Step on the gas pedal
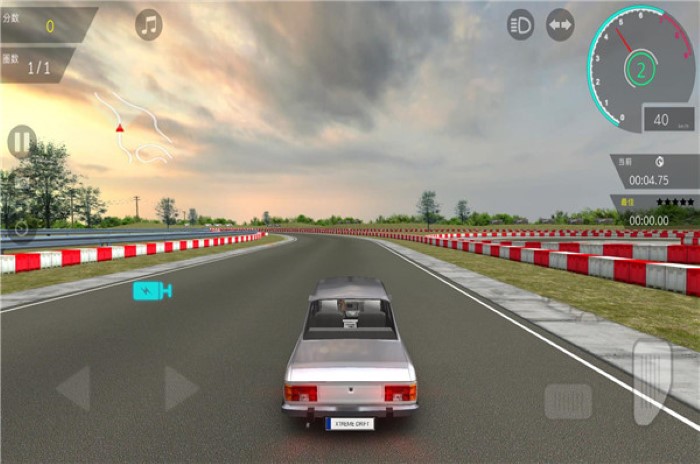 pos(652,381)
